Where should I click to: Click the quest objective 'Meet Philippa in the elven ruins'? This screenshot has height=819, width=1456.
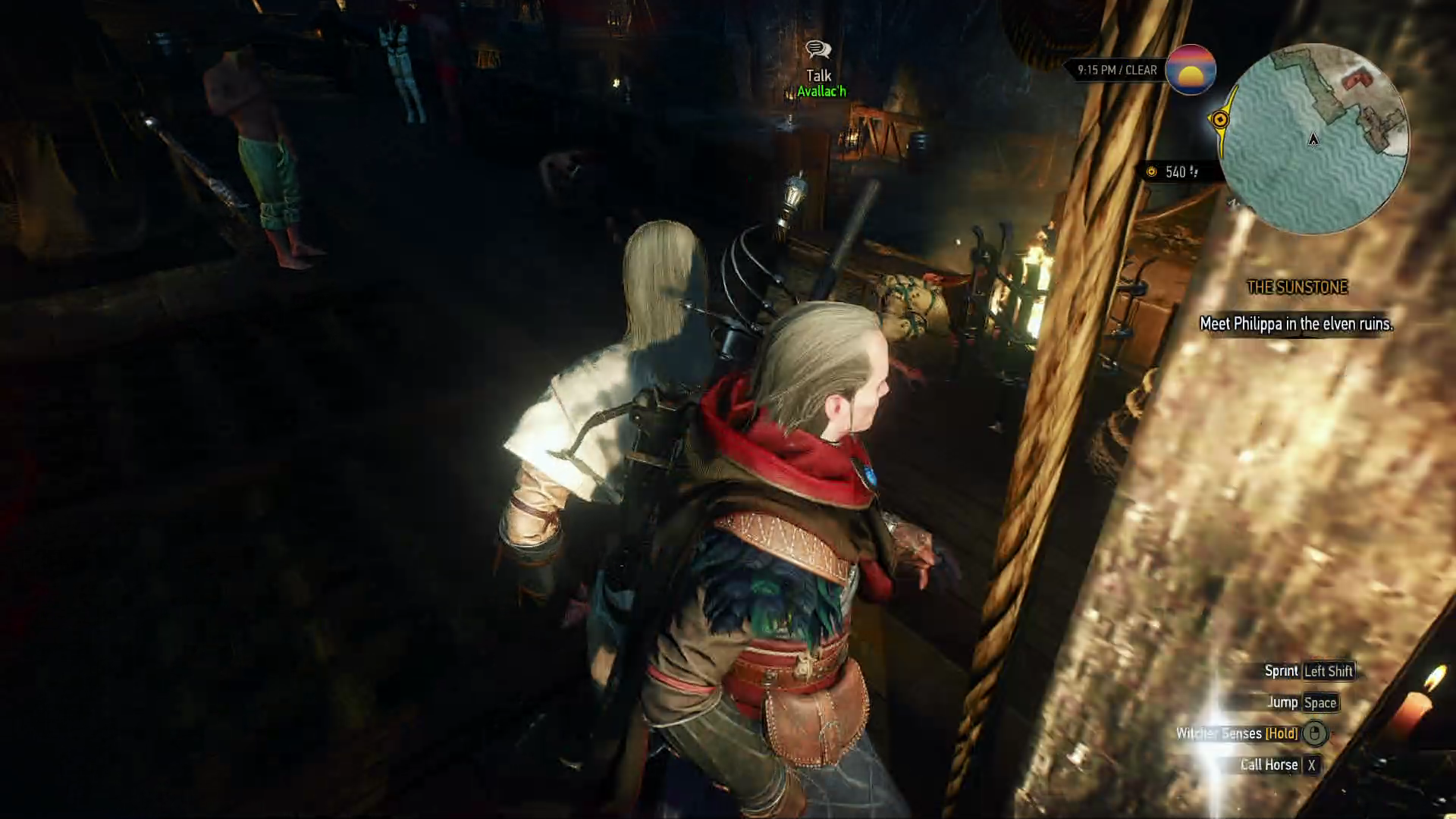[x=1296, y=324]
